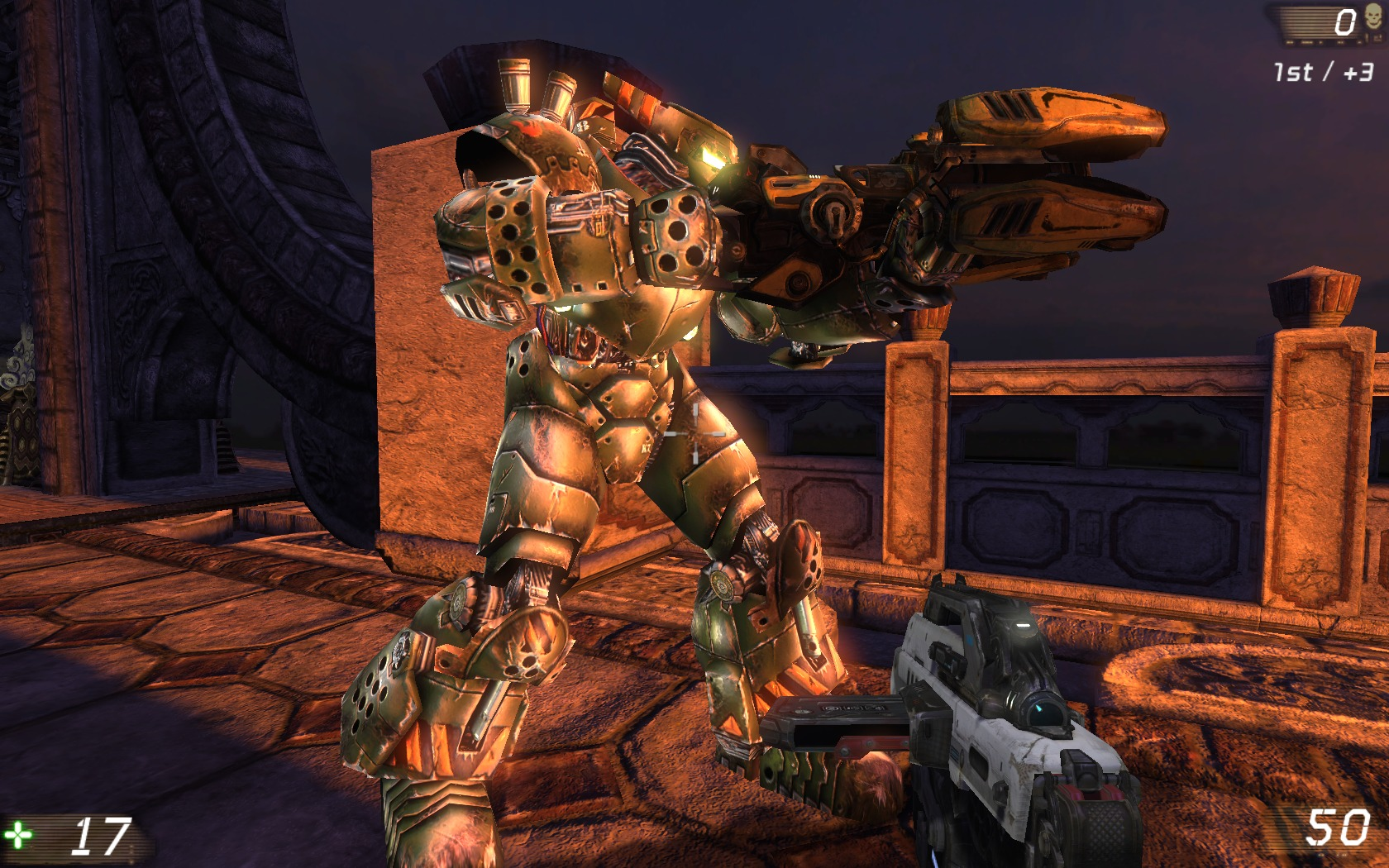Click the score display showing 0
The image size is (1389, 868).
(x=1345, y=21)
